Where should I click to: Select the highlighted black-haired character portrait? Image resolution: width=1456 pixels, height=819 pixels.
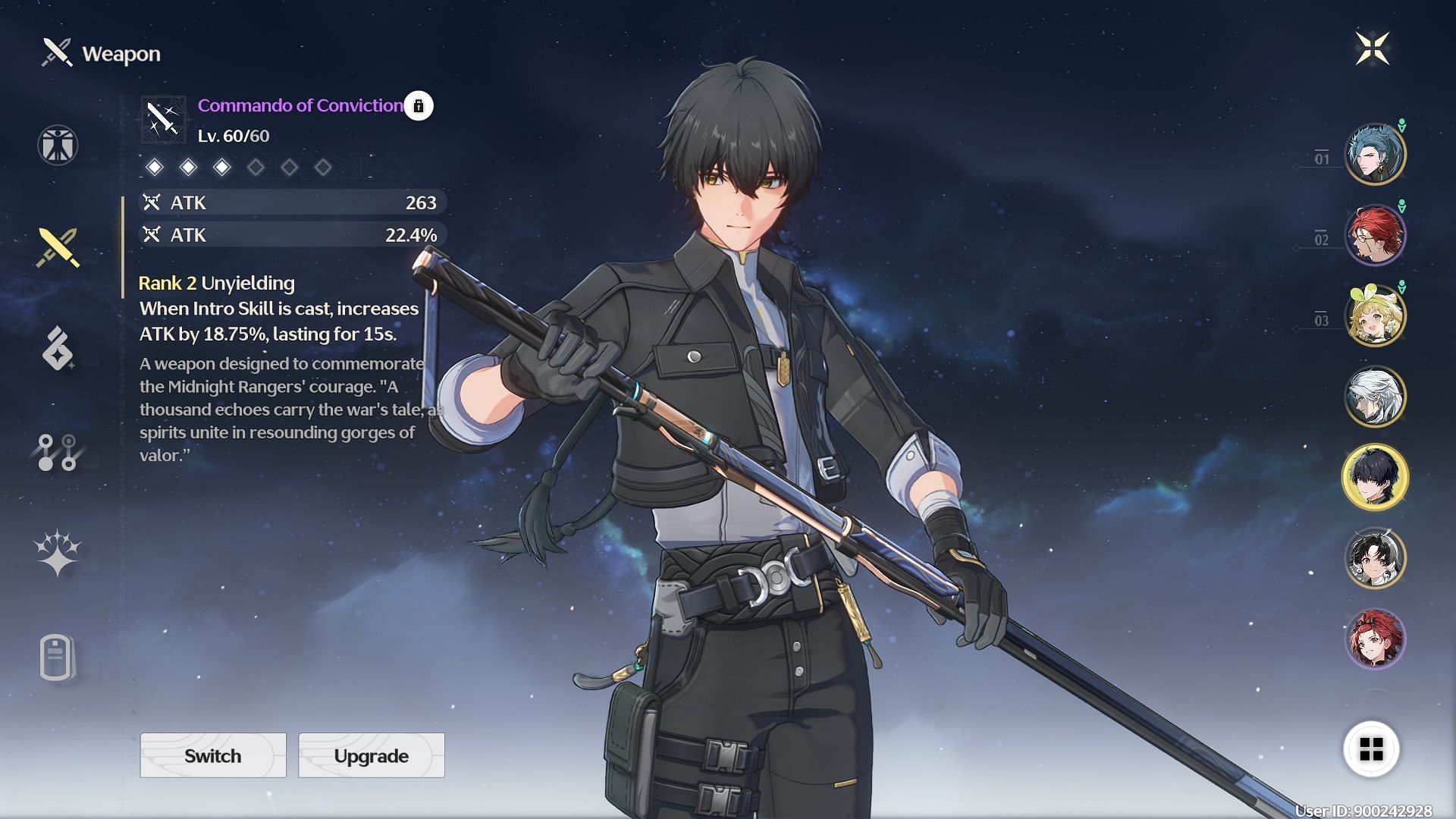point(1375,477)
